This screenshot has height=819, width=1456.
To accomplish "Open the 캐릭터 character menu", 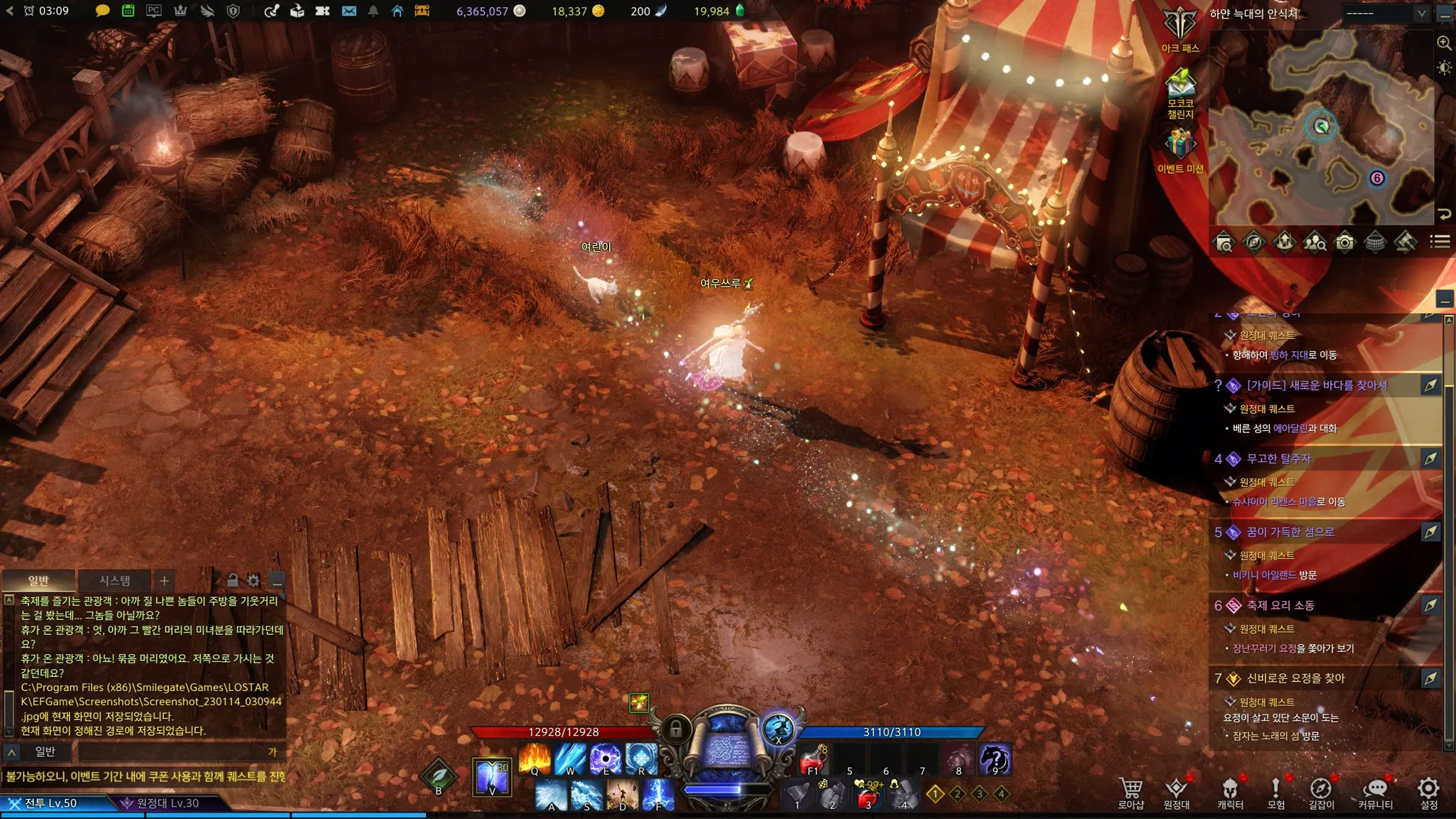I will pos(1230,792).
